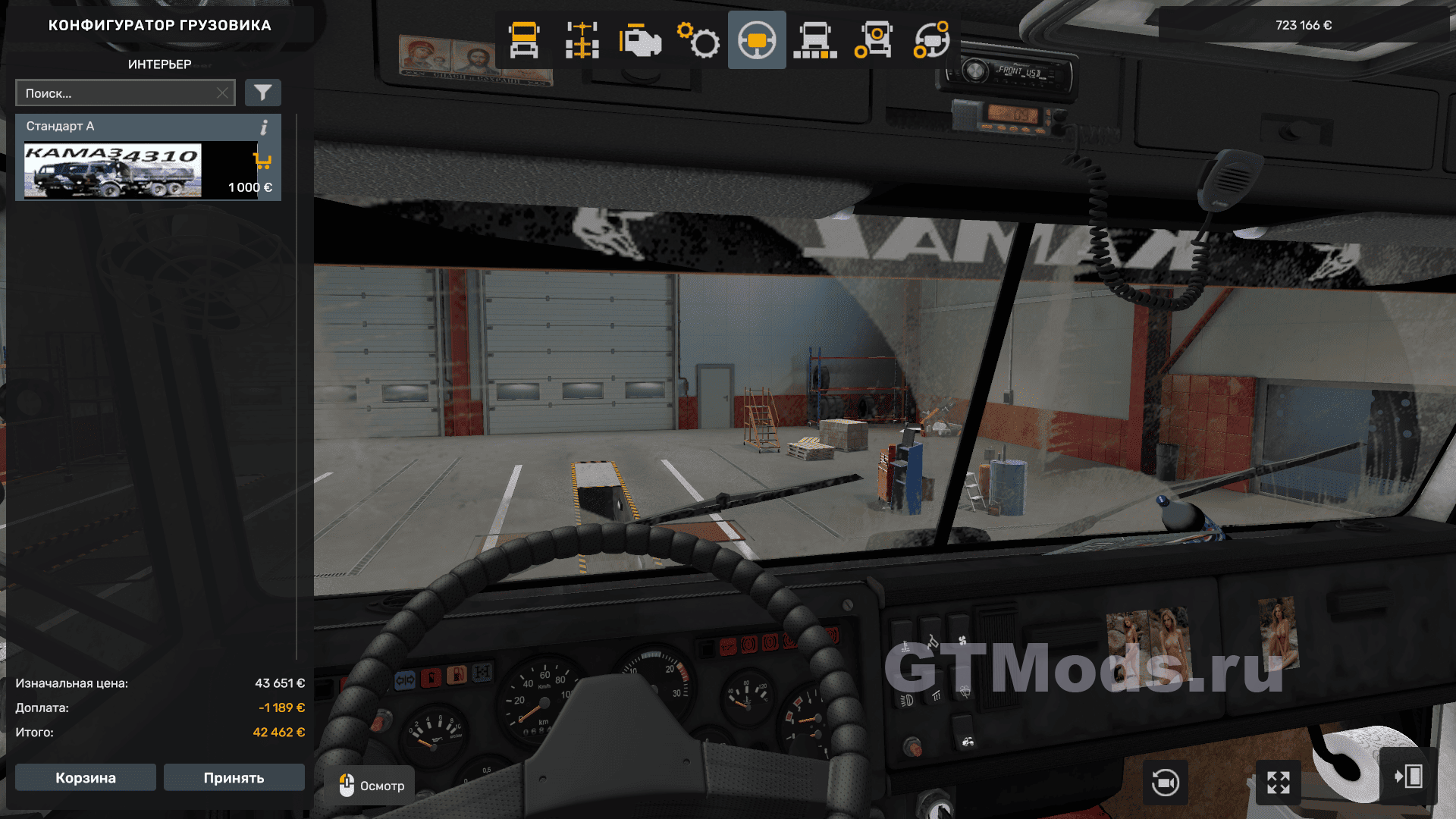Click the search field Поиск
The height and width of the screenshot is (819, 1456).
[118, 93]
